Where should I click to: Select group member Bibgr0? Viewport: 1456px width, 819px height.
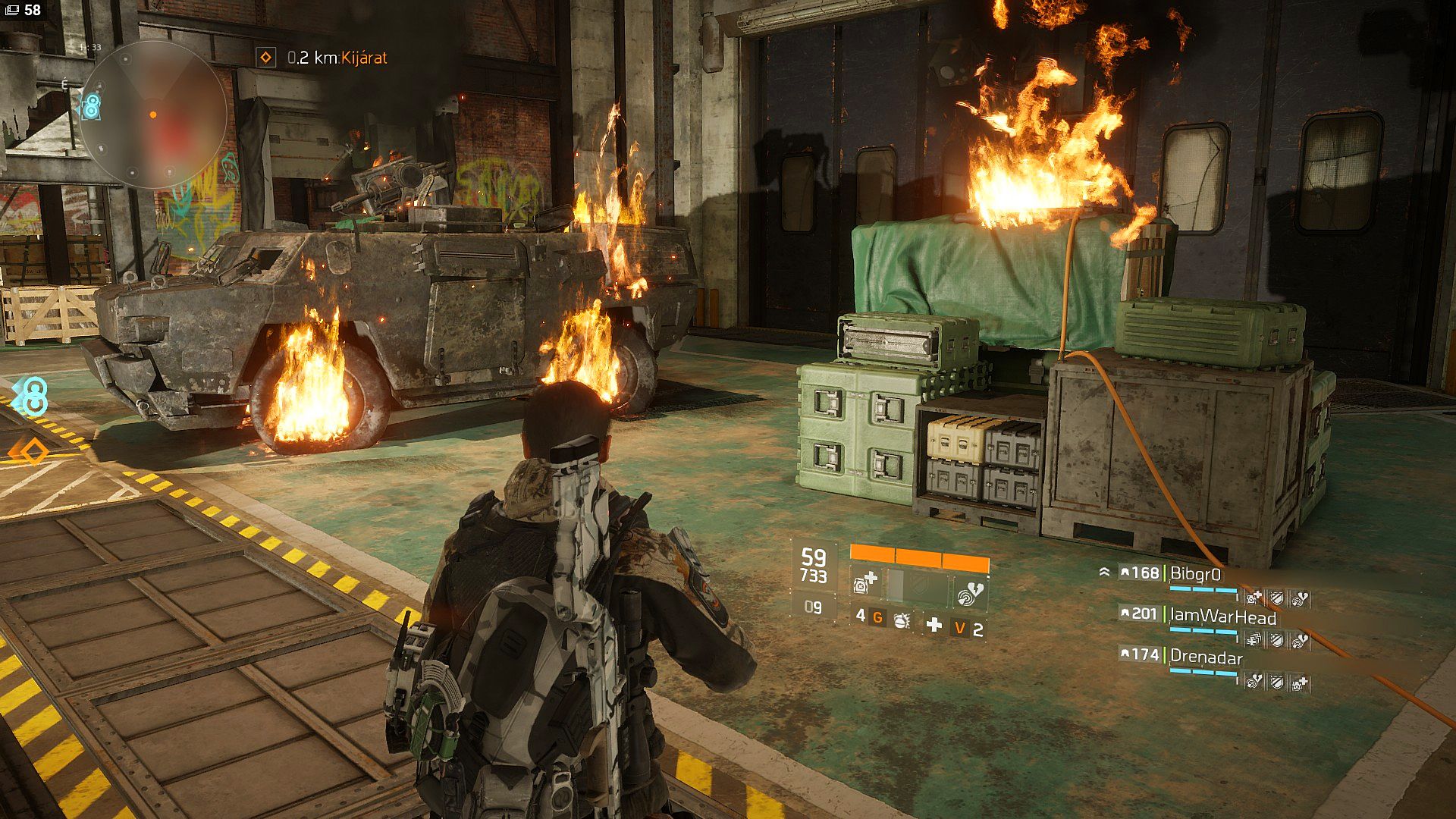(1195, 573)
